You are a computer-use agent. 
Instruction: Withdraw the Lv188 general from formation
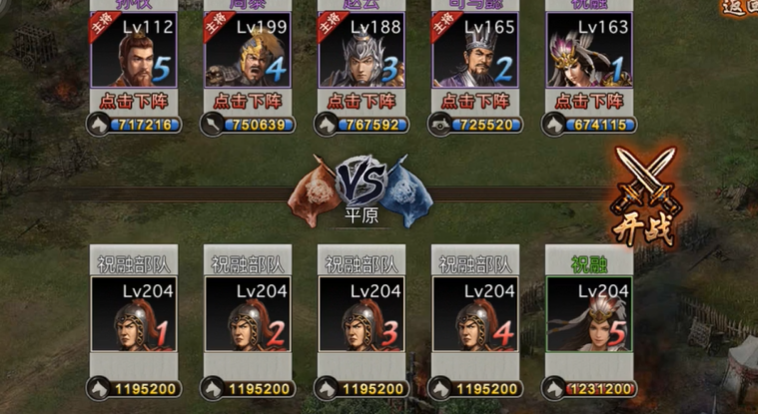pyautogui.click(x=360, y=102)
